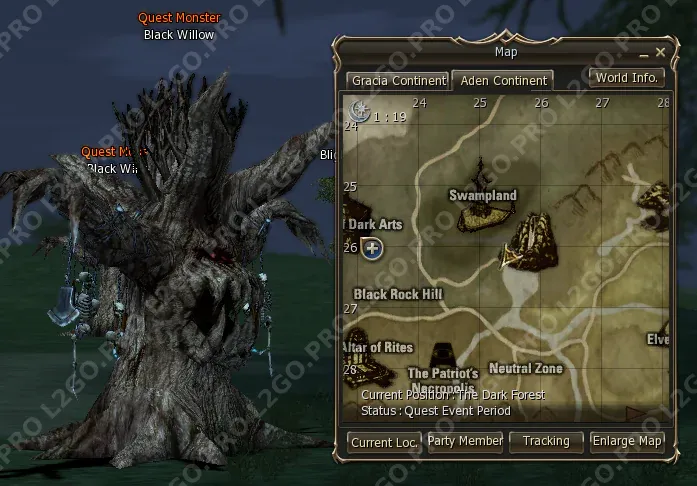
Task: Select the Neutral Zone map area
Action: [x=525, y=369]
